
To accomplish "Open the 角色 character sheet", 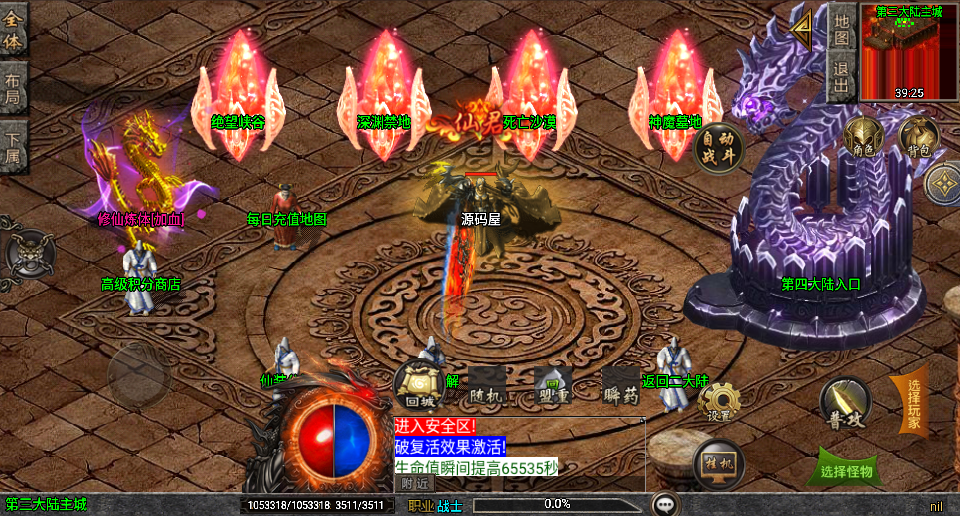I will (x=864, y=138).
